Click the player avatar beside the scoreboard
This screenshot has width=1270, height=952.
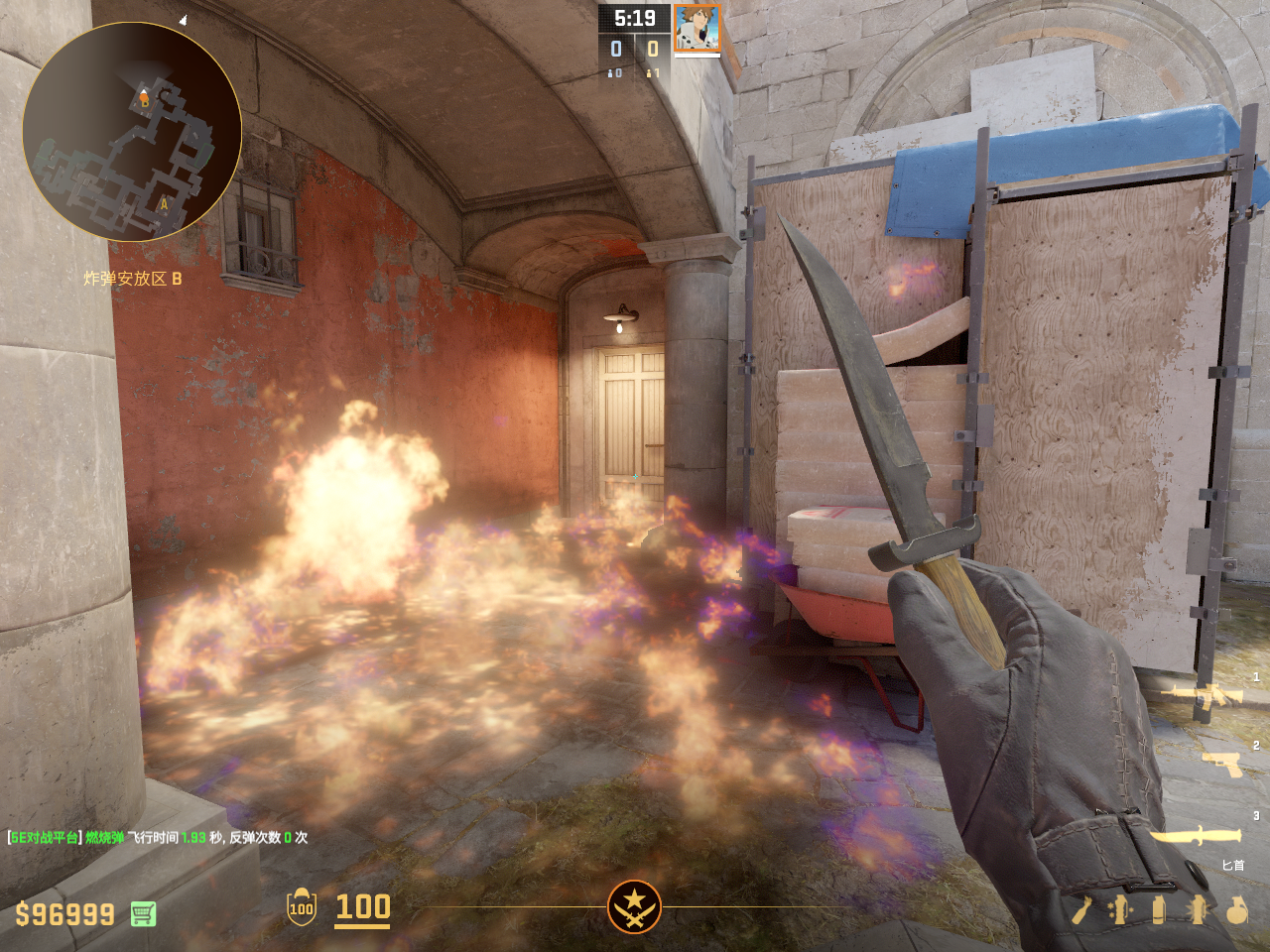(x=697, y=28)
